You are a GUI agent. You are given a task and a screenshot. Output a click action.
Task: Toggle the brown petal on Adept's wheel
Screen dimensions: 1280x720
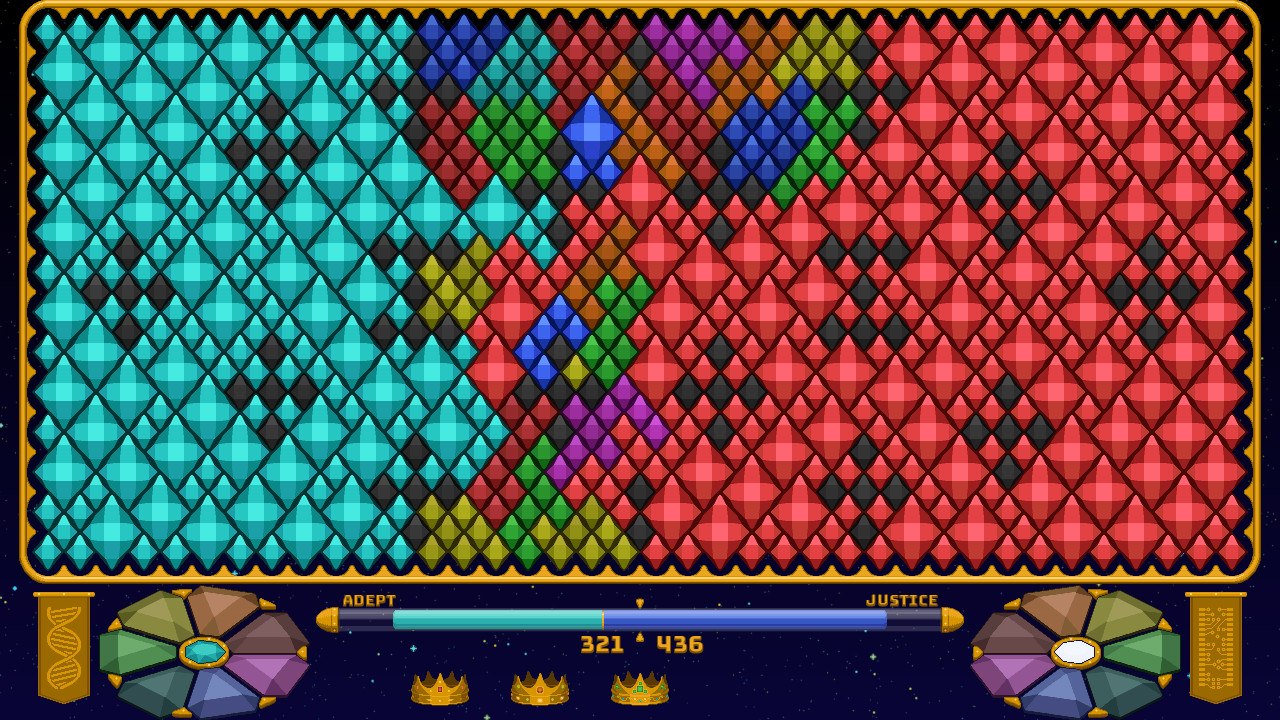(215, 613)
